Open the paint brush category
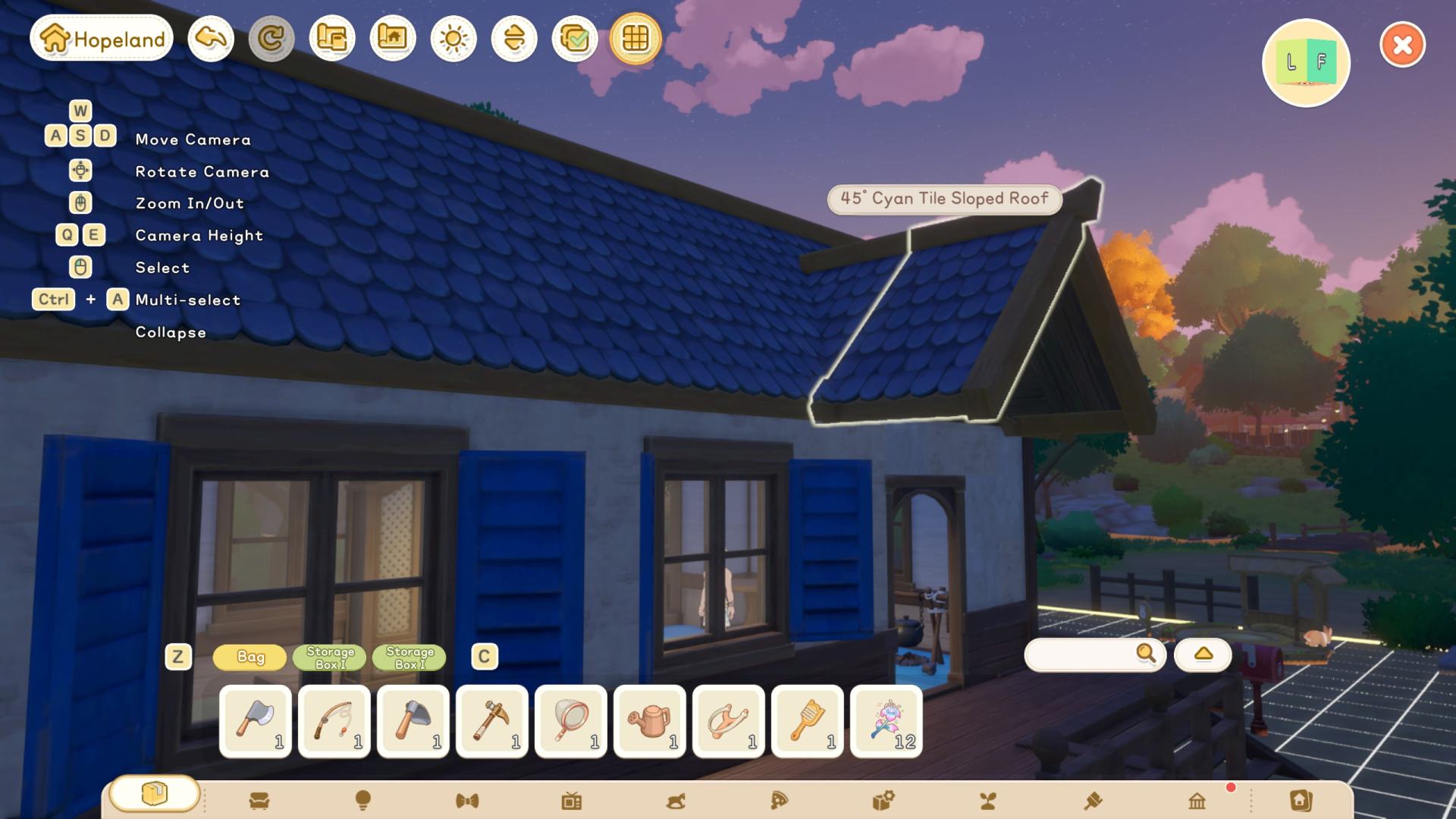The width and height of the screenshot is (1456, 819). (x=1093, y=801)
